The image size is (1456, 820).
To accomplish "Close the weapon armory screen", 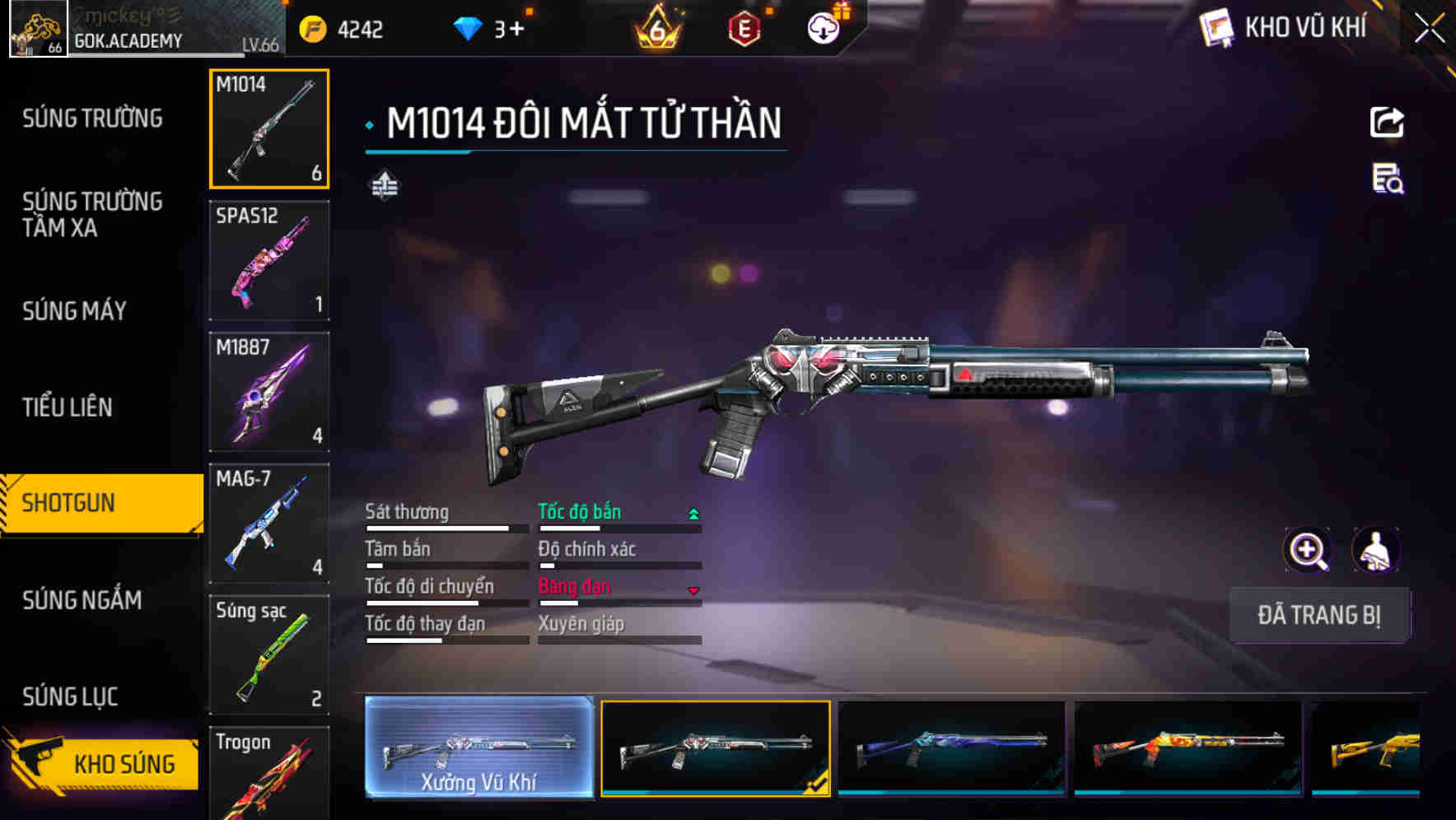I will coord(1429,29).
